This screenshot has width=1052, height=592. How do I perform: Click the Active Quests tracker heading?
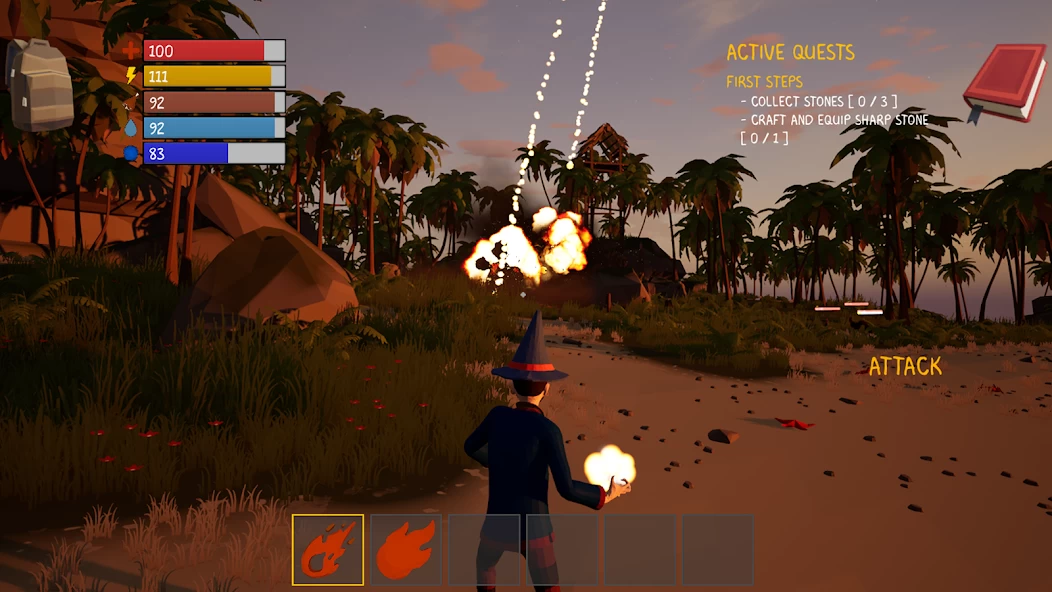[x=790, y=52]
